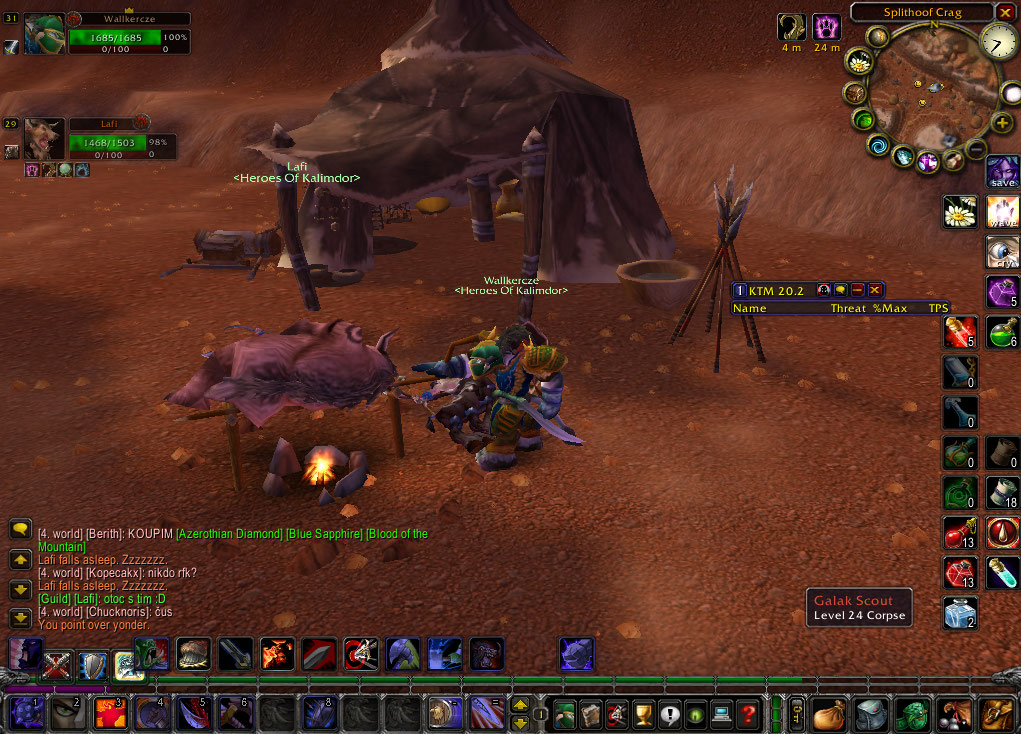Viewport: 1021px width, 734px height.
Task: Use the white bandage stack of 18
Action: (x=1003, y=492)
